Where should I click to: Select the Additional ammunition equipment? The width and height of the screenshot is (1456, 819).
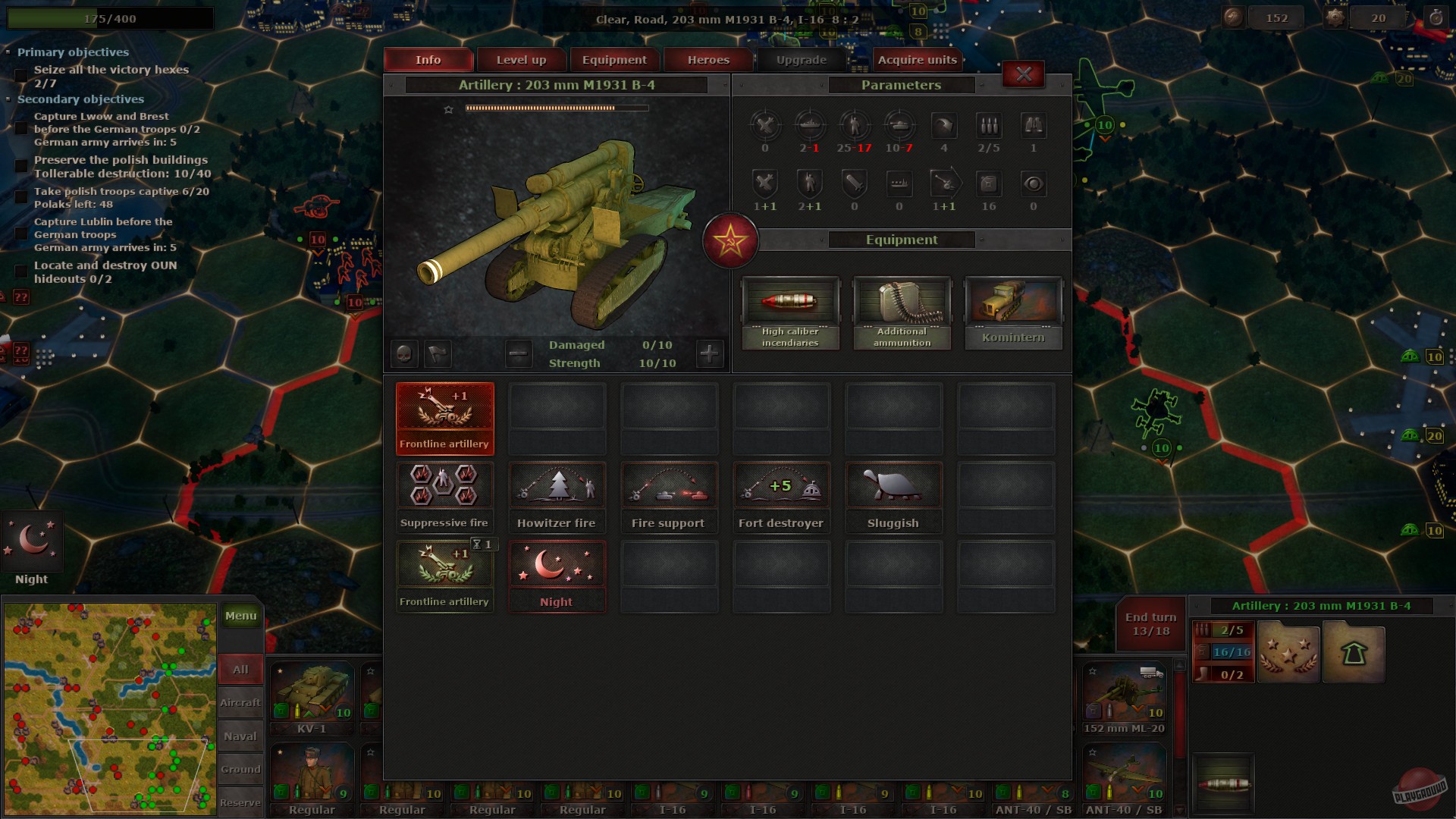902,311
